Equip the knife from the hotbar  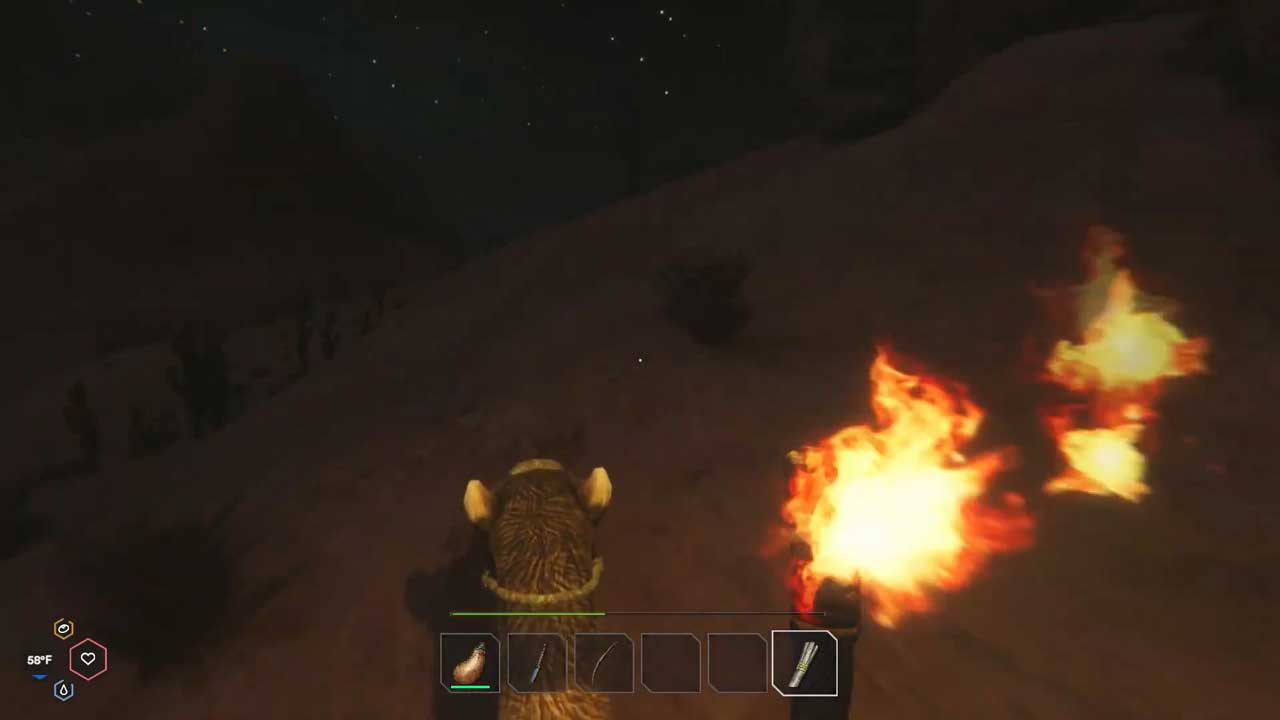(x=537, y=662)
